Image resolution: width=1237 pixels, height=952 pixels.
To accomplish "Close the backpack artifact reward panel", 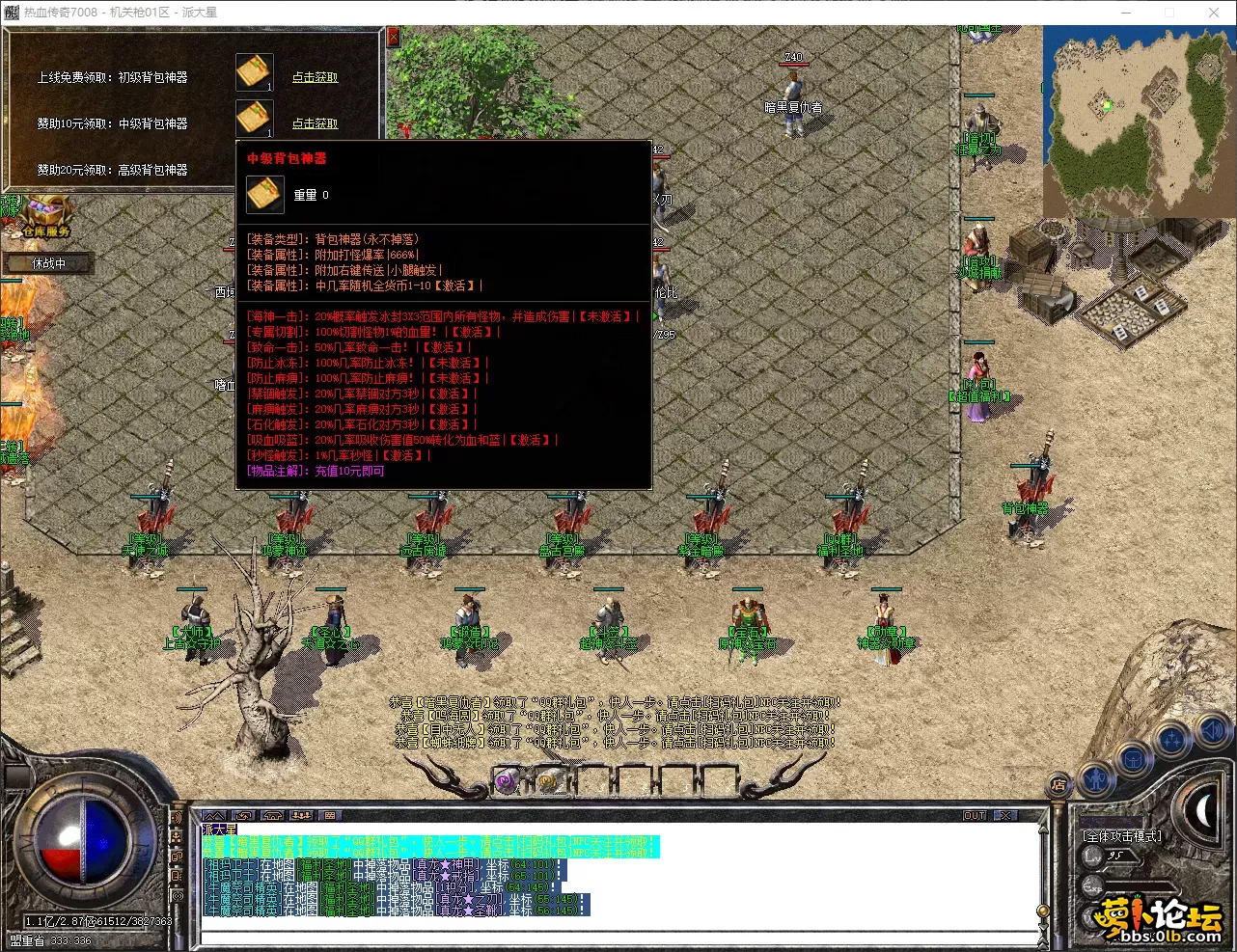I will [393, 38].
